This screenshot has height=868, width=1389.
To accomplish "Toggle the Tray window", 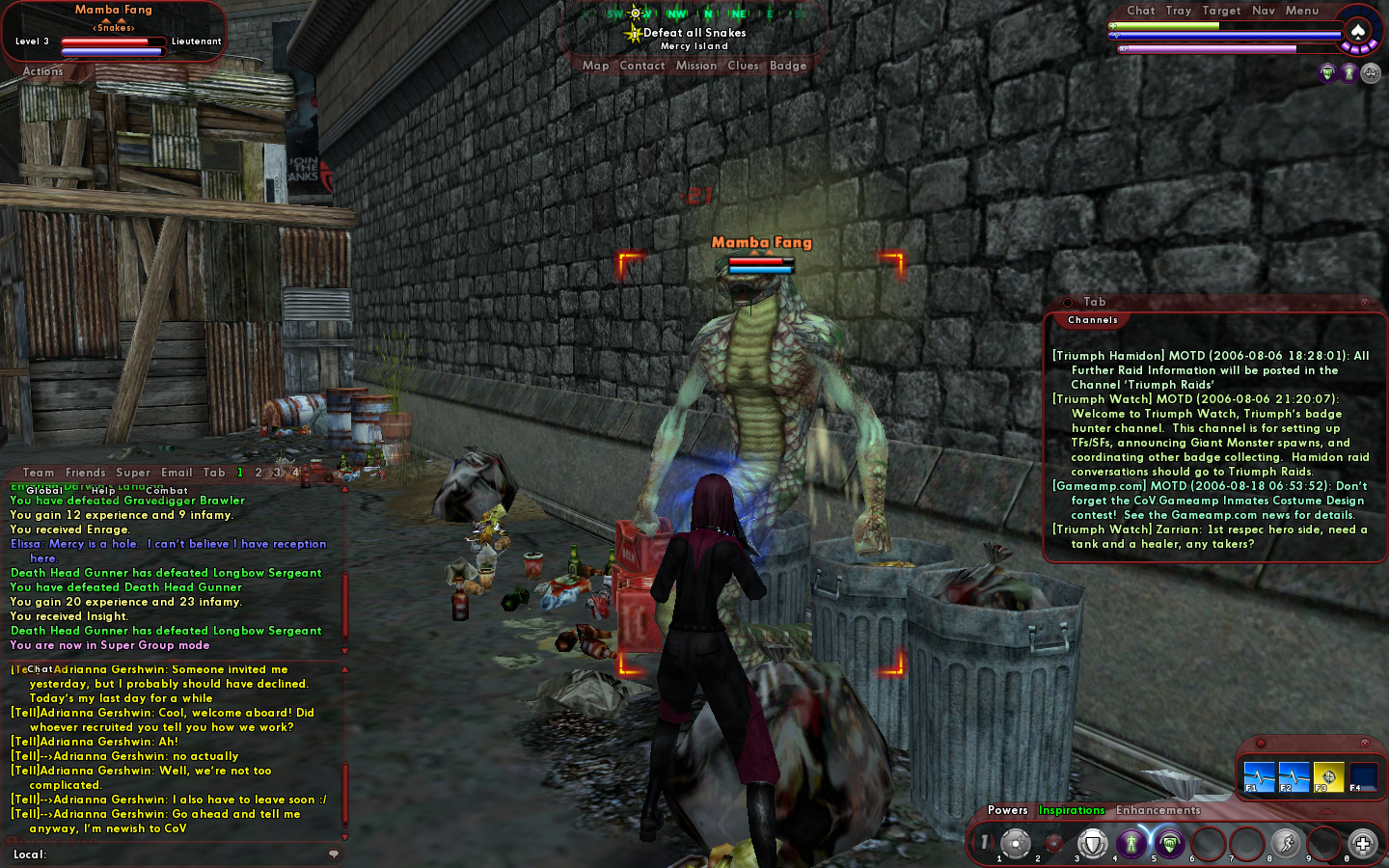I will (1178, 11).
